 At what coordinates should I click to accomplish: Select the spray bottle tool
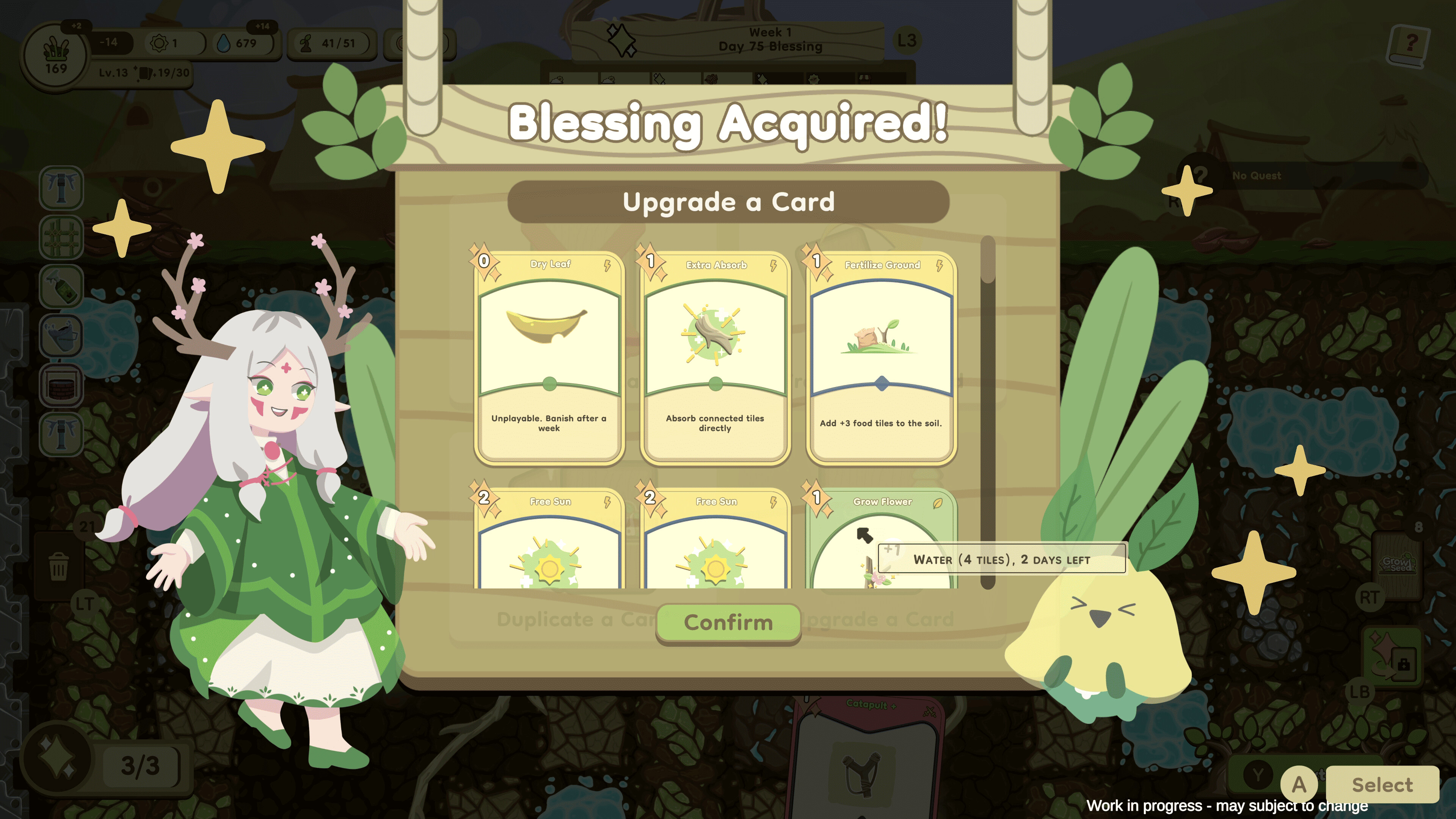click(61, 287)
